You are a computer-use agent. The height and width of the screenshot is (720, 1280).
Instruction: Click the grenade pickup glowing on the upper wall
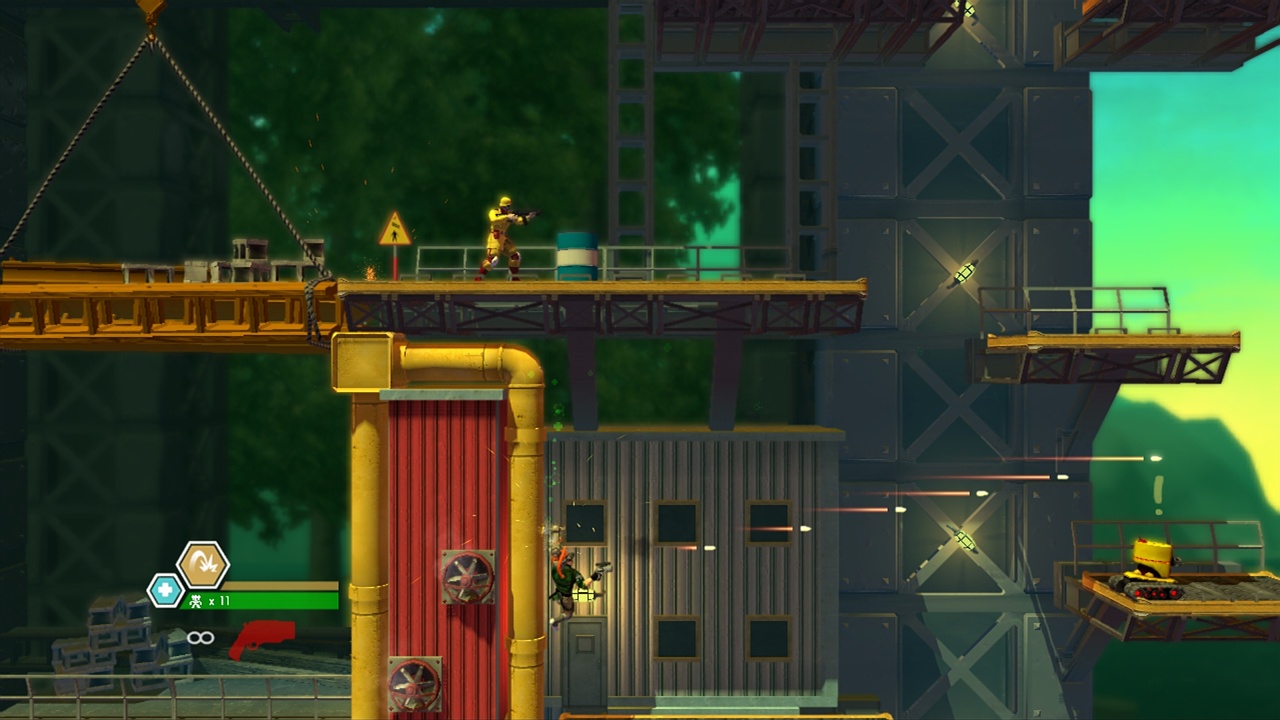[963, 272]
